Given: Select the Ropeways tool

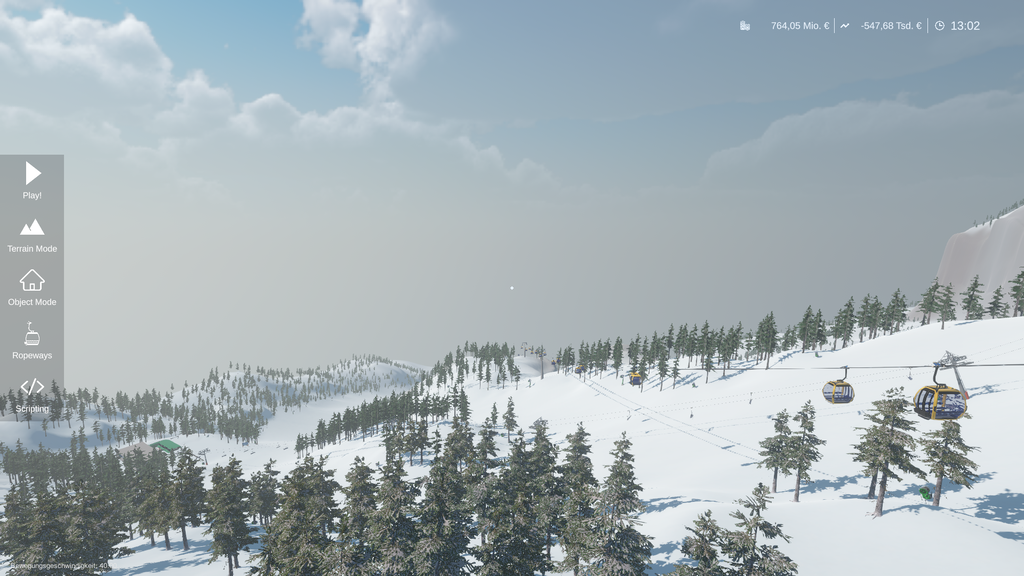Looking at the screenshot, I should [x=32, y=341].
